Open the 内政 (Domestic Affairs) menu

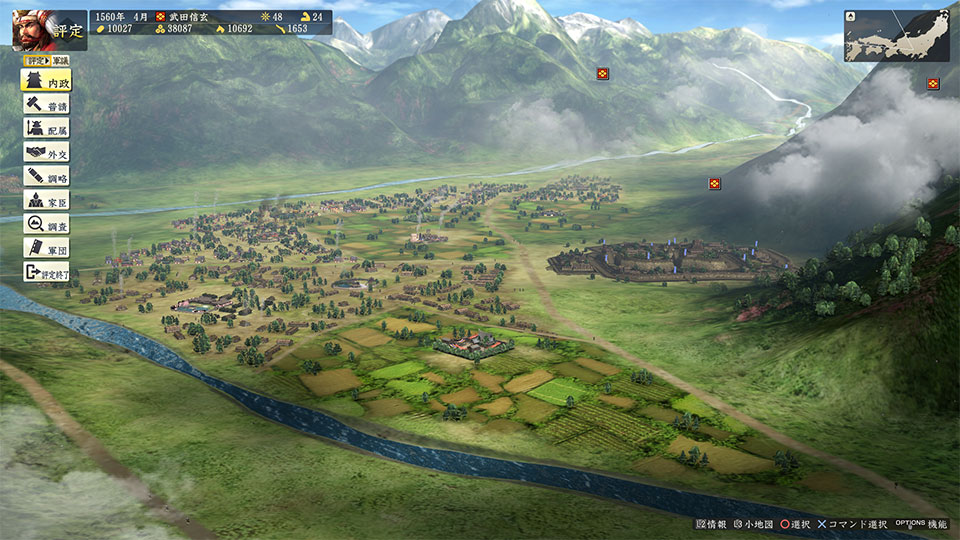pyautogui.click(x=47, y=81)
